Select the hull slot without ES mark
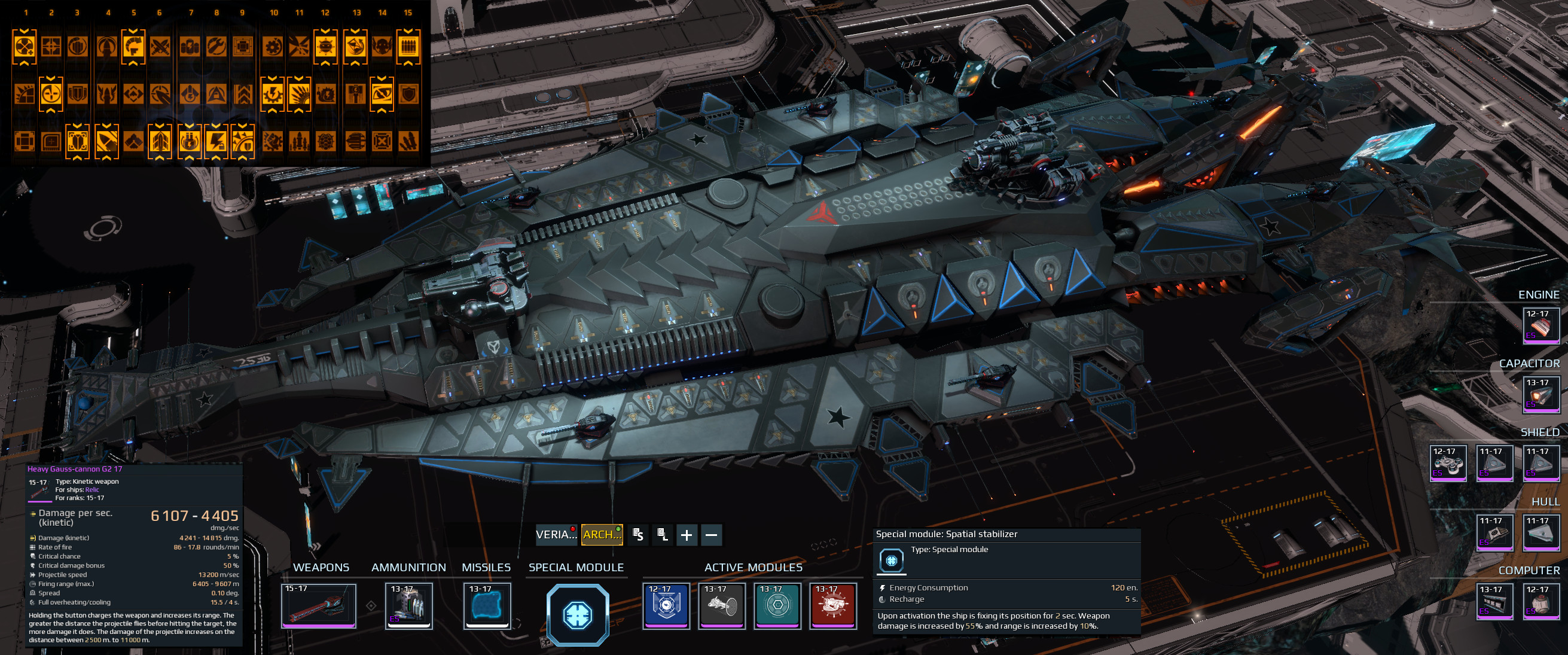The height and width of the screenshot is (655, 1568). [x=1541, y=532]
